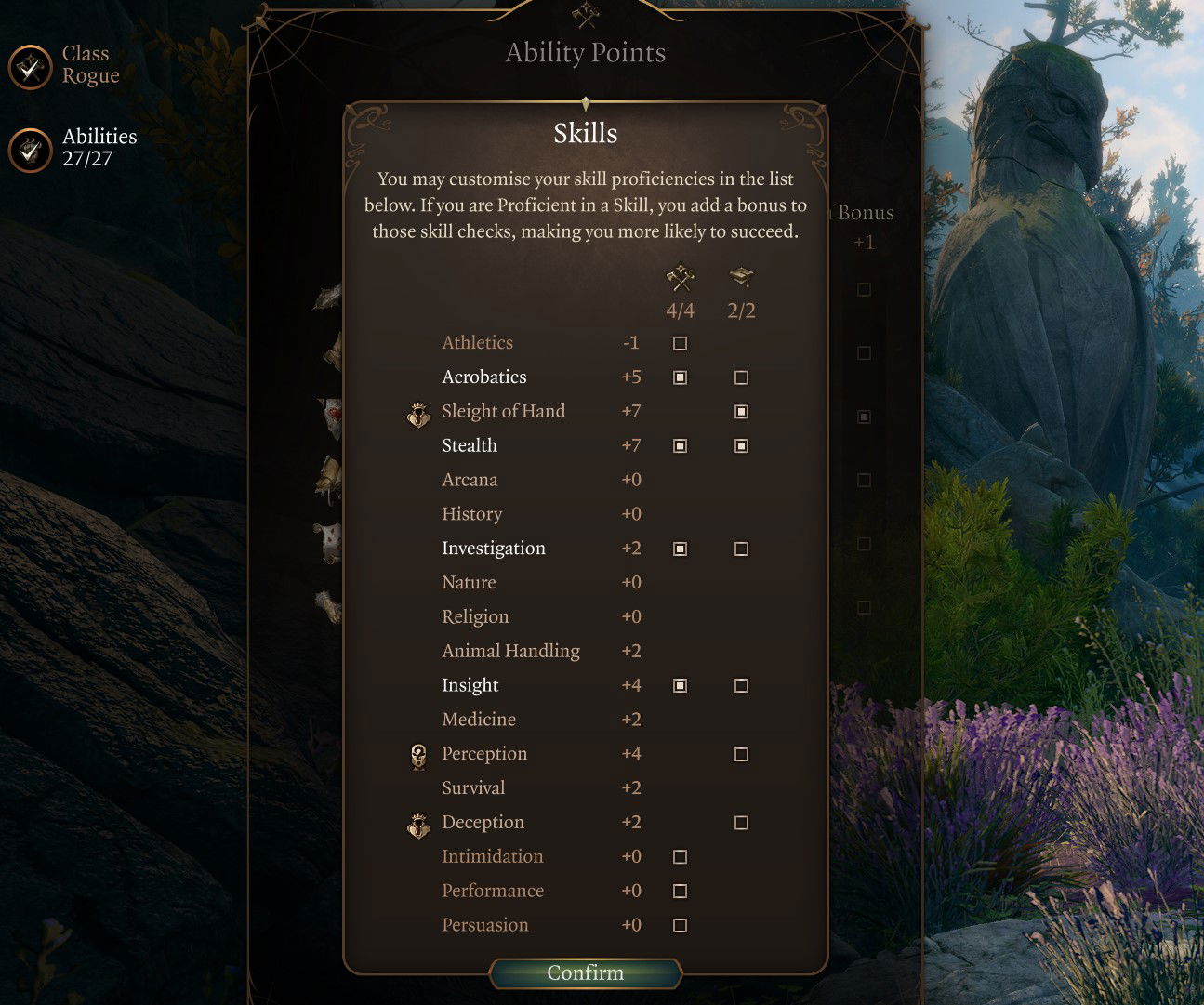The image size is (1204, 1005).
Task: Enable Insight expertise checkbox
Action: pyautogui.click(x=741, y=686)
